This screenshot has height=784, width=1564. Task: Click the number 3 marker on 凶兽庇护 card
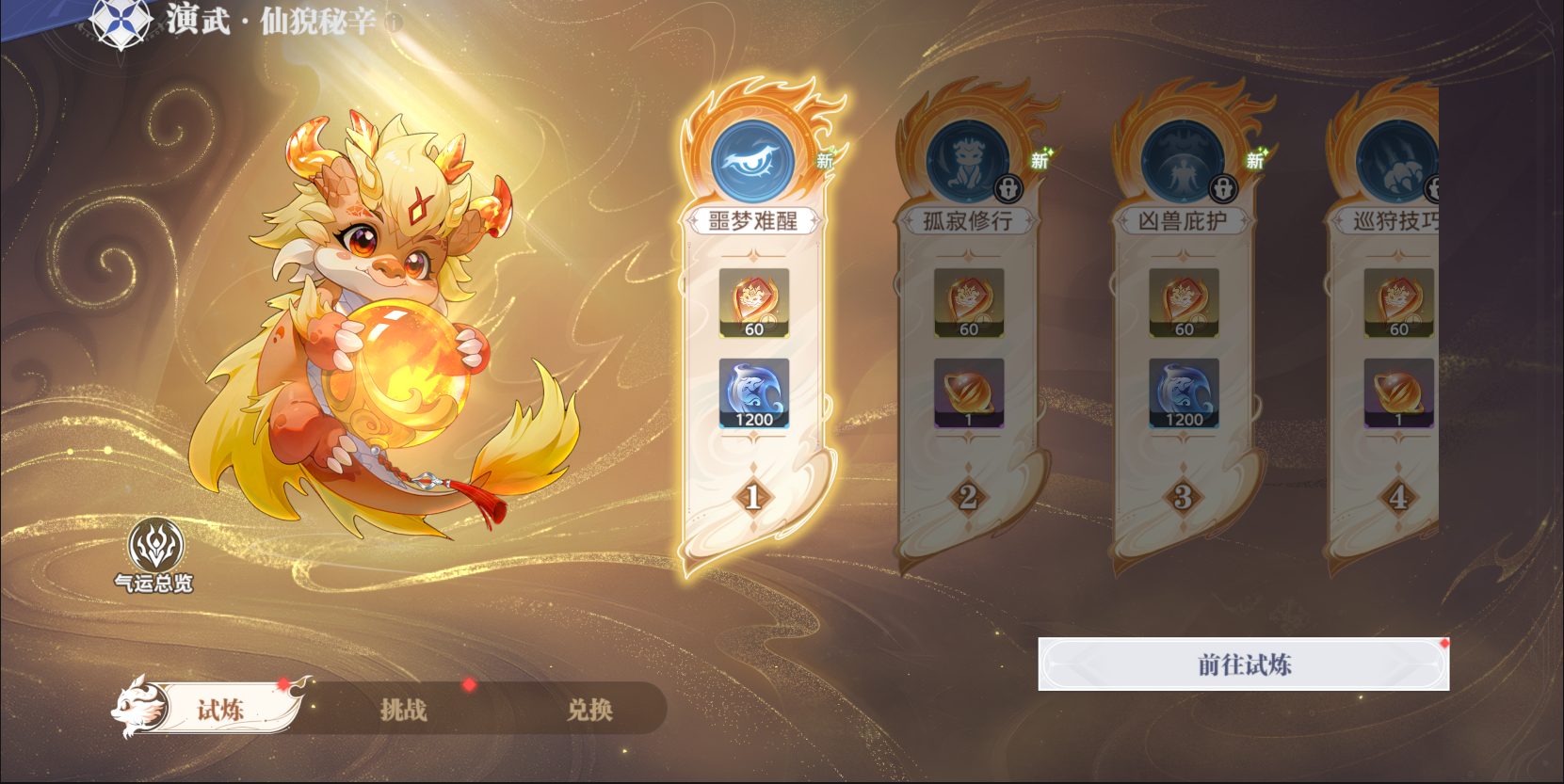(x=1182, y=496)
